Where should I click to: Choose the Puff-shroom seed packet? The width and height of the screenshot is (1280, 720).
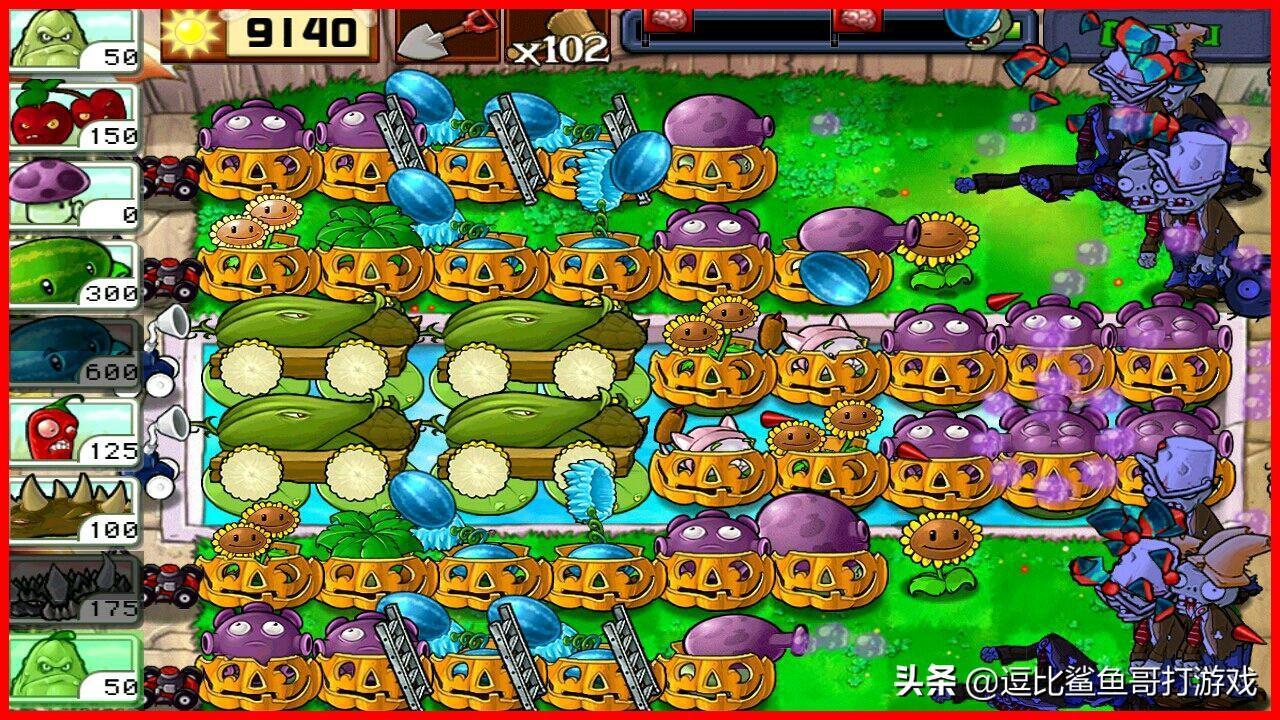[x=74, y=194]
